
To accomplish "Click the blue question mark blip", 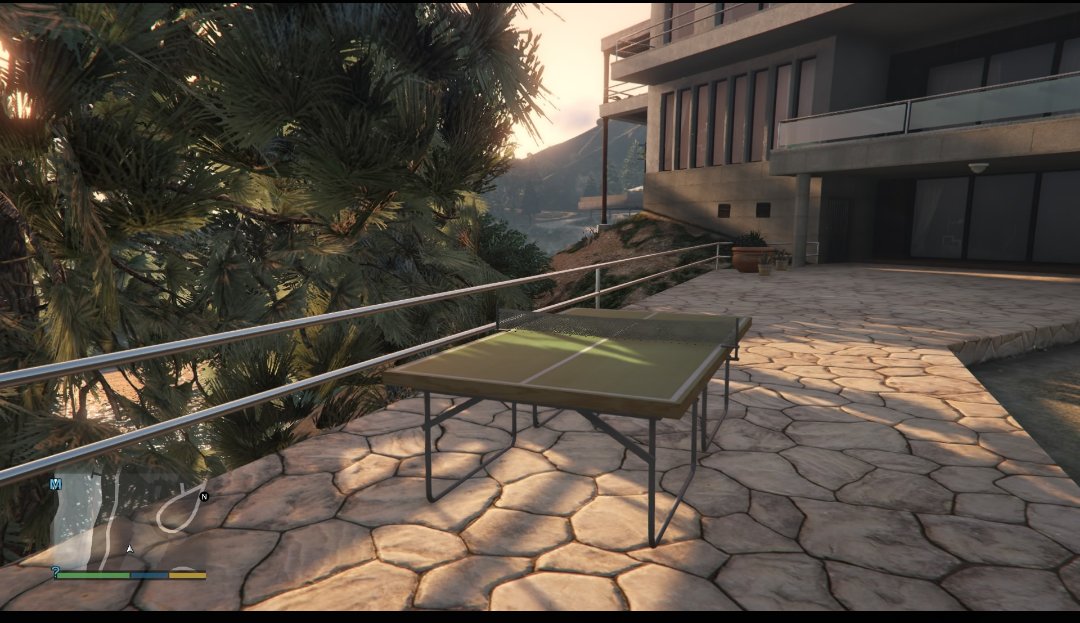I will pyautogui.click(x=55, y=572).
